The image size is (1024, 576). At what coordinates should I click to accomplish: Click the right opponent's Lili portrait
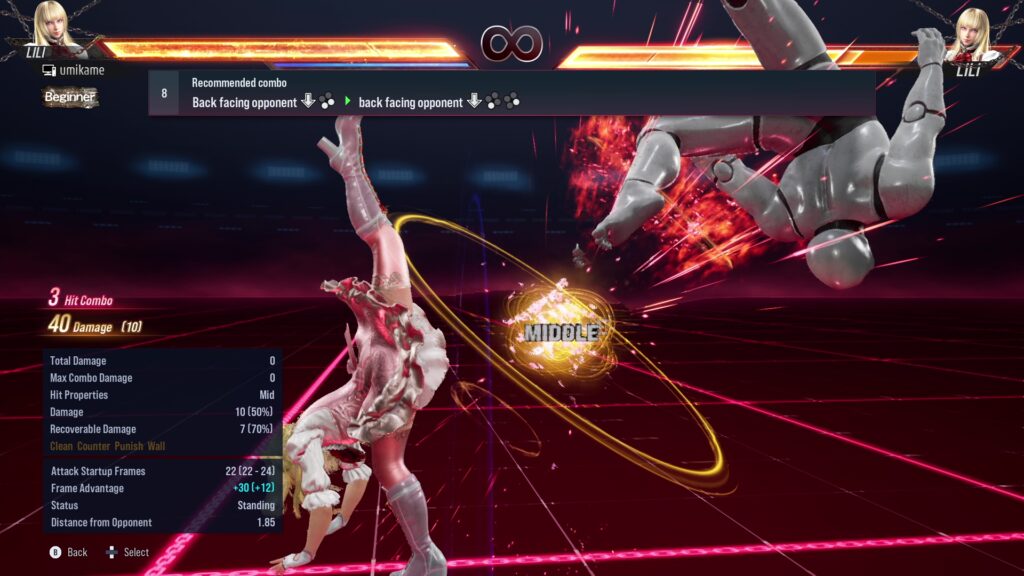(969, 30)
